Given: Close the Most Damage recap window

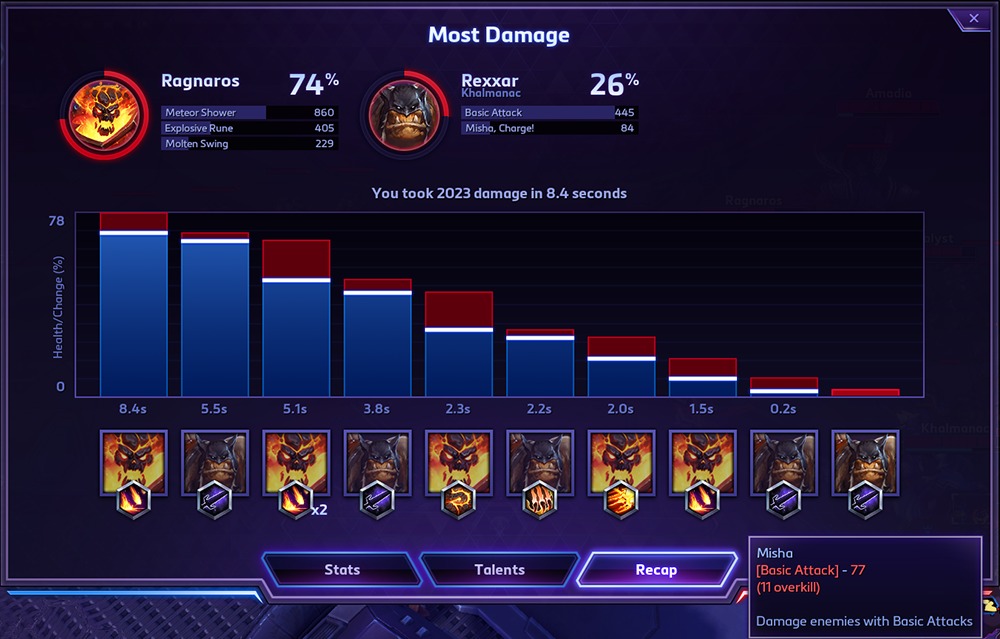Looking at the screenshot, I should (973, 18).
